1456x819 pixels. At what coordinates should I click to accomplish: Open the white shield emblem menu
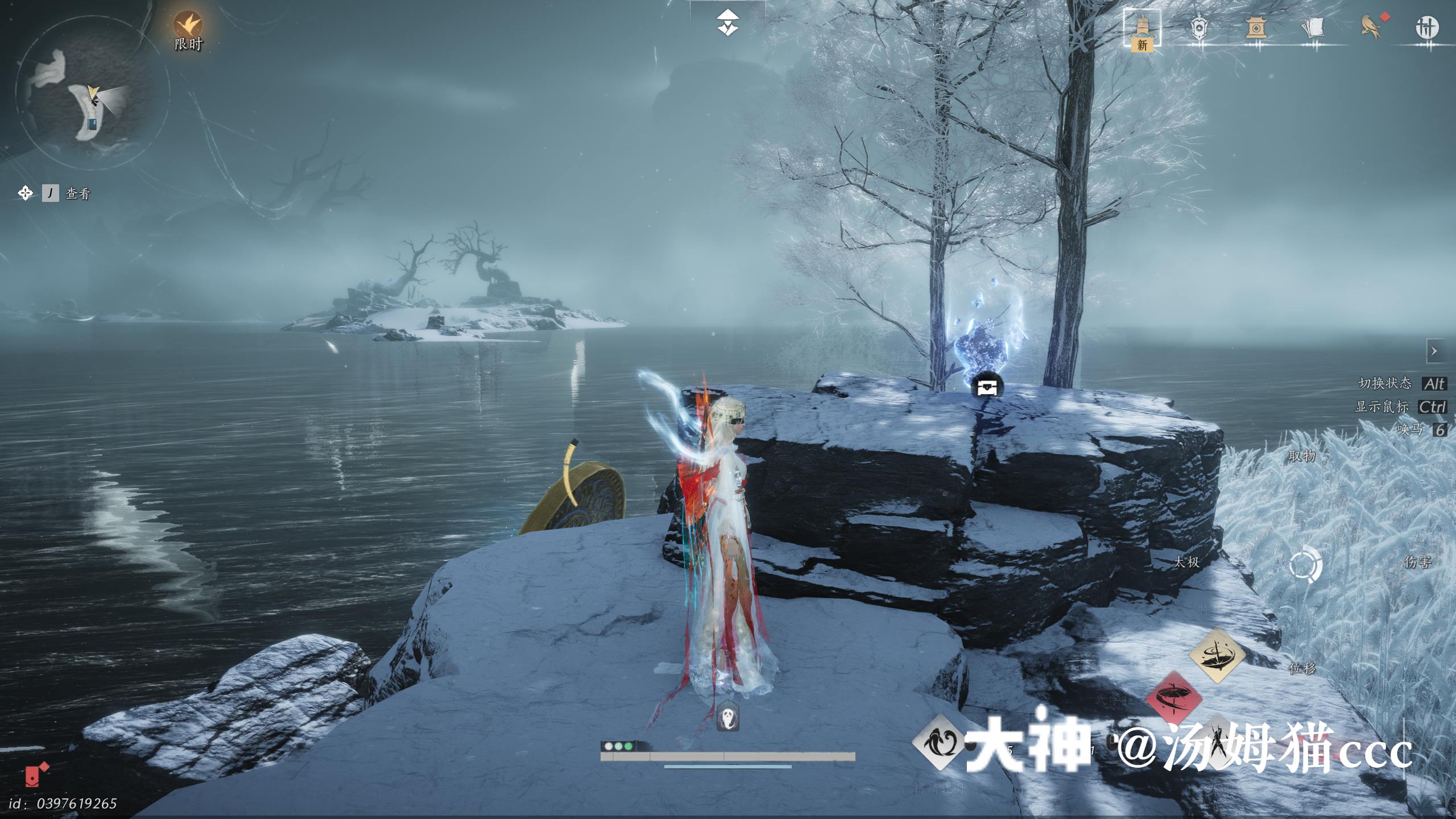pos(1198,27)
